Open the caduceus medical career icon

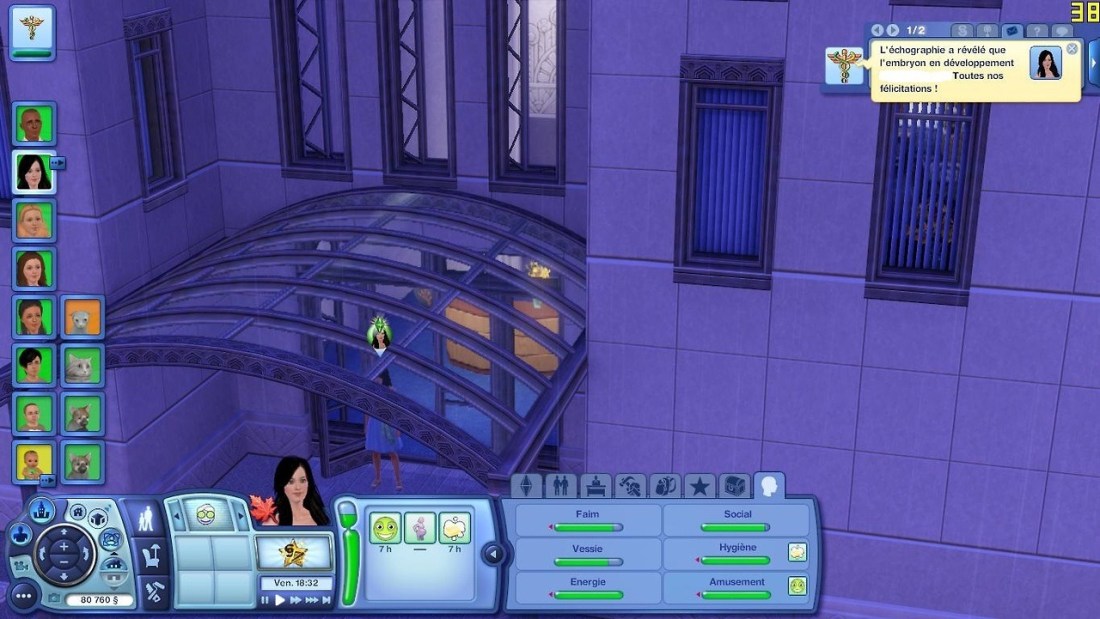[x=32, y=27]
